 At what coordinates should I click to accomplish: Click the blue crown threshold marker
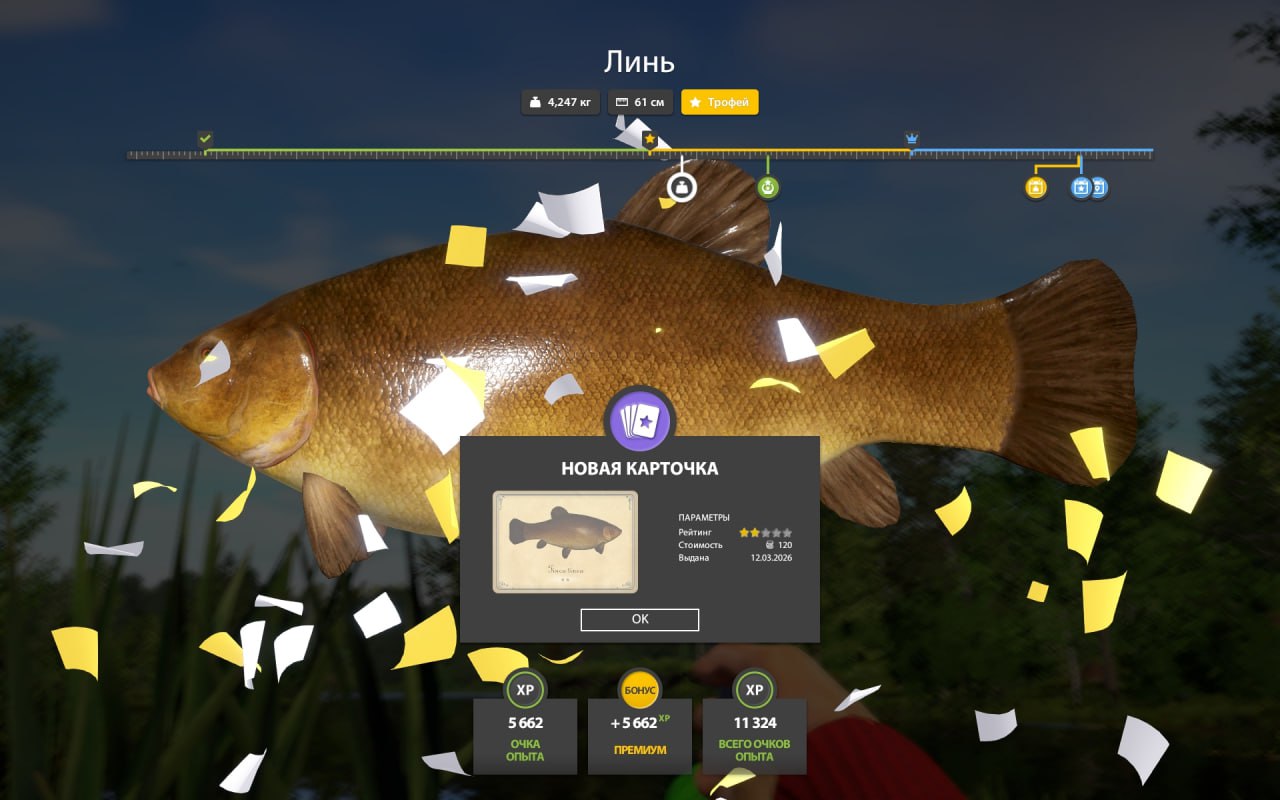[912, 138]
